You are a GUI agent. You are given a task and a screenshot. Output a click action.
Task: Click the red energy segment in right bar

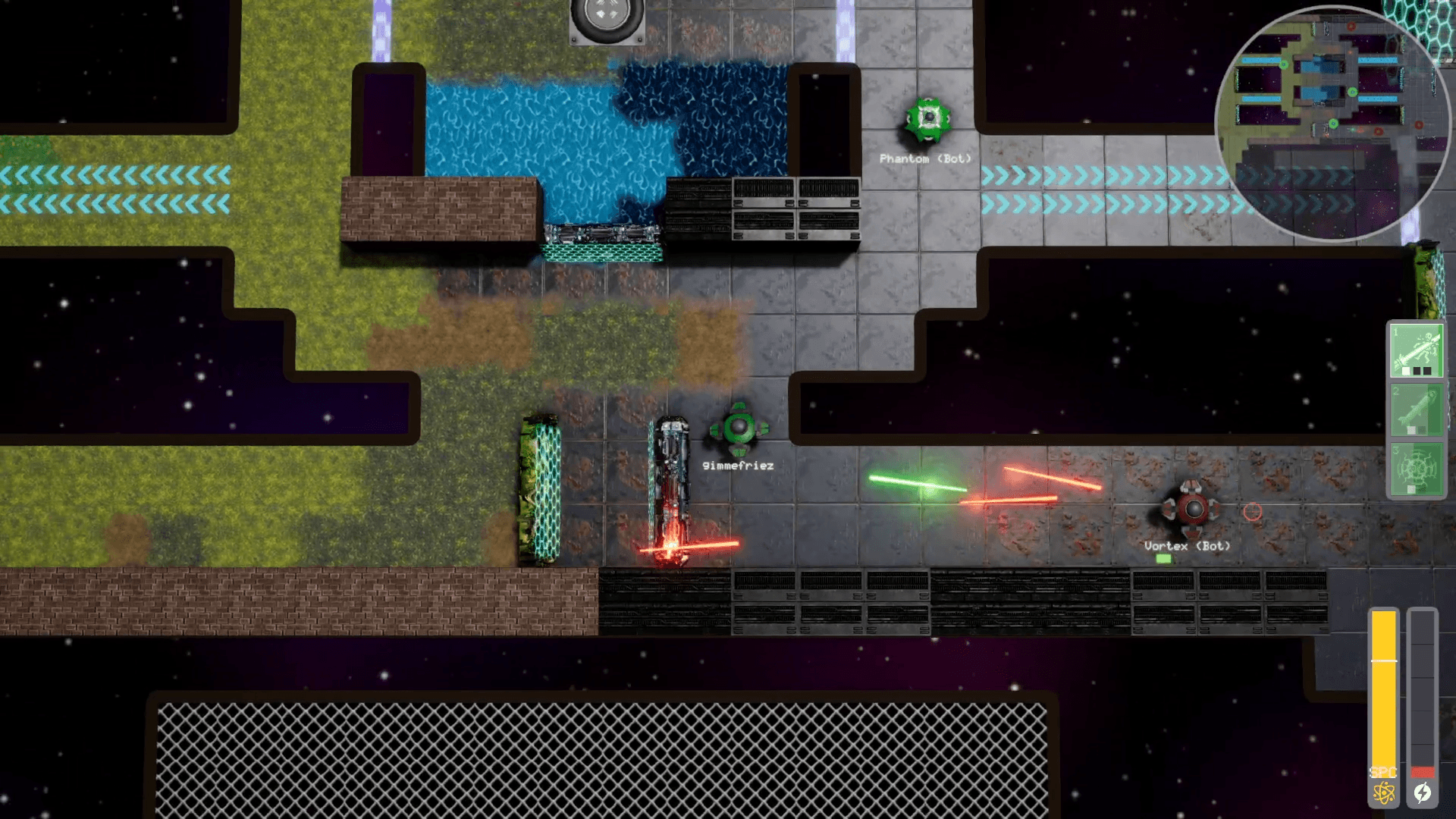pos(1423,770)
